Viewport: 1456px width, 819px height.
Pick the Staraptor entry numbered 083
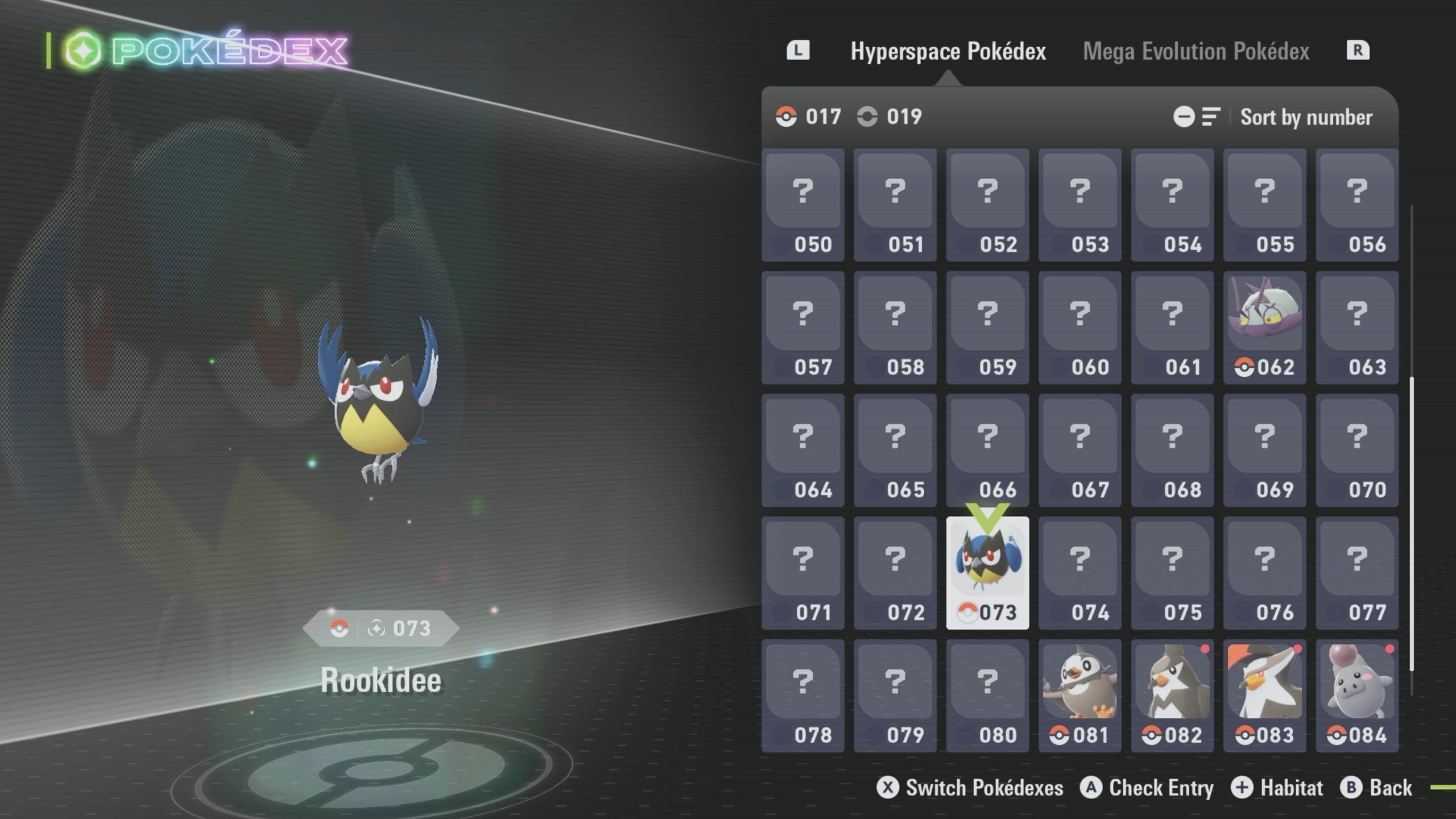click(x=1264, y=696)
